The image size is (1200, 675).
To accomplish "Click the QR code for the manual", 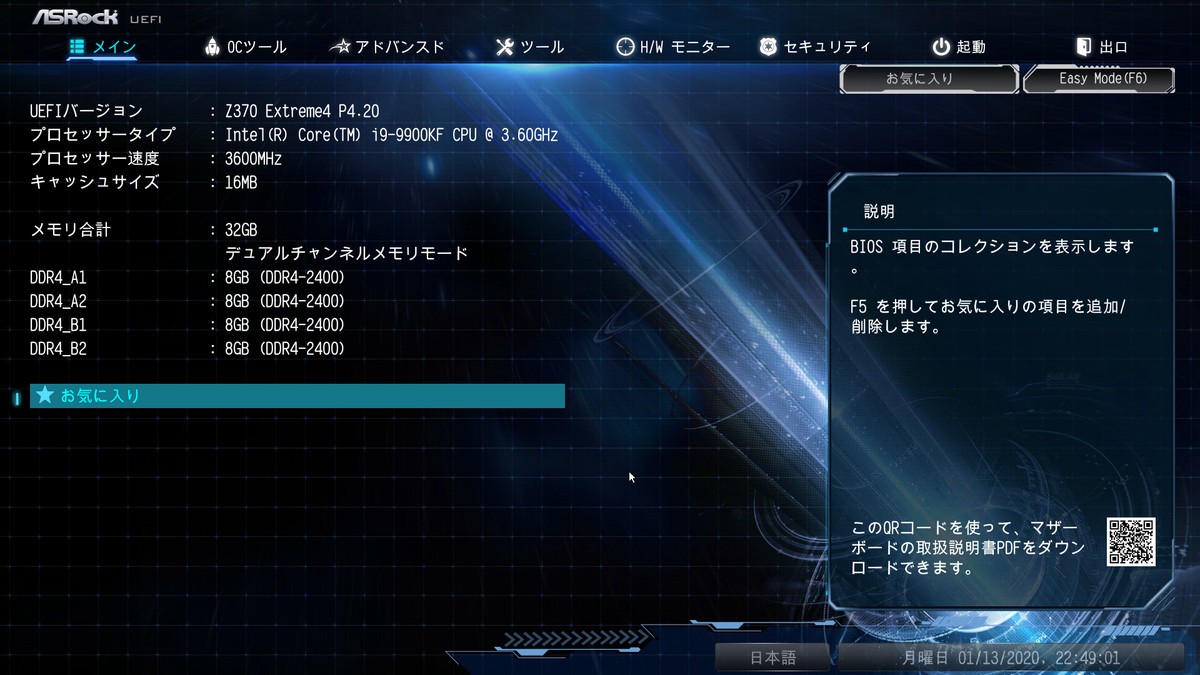I will (x=1131, y=542).
